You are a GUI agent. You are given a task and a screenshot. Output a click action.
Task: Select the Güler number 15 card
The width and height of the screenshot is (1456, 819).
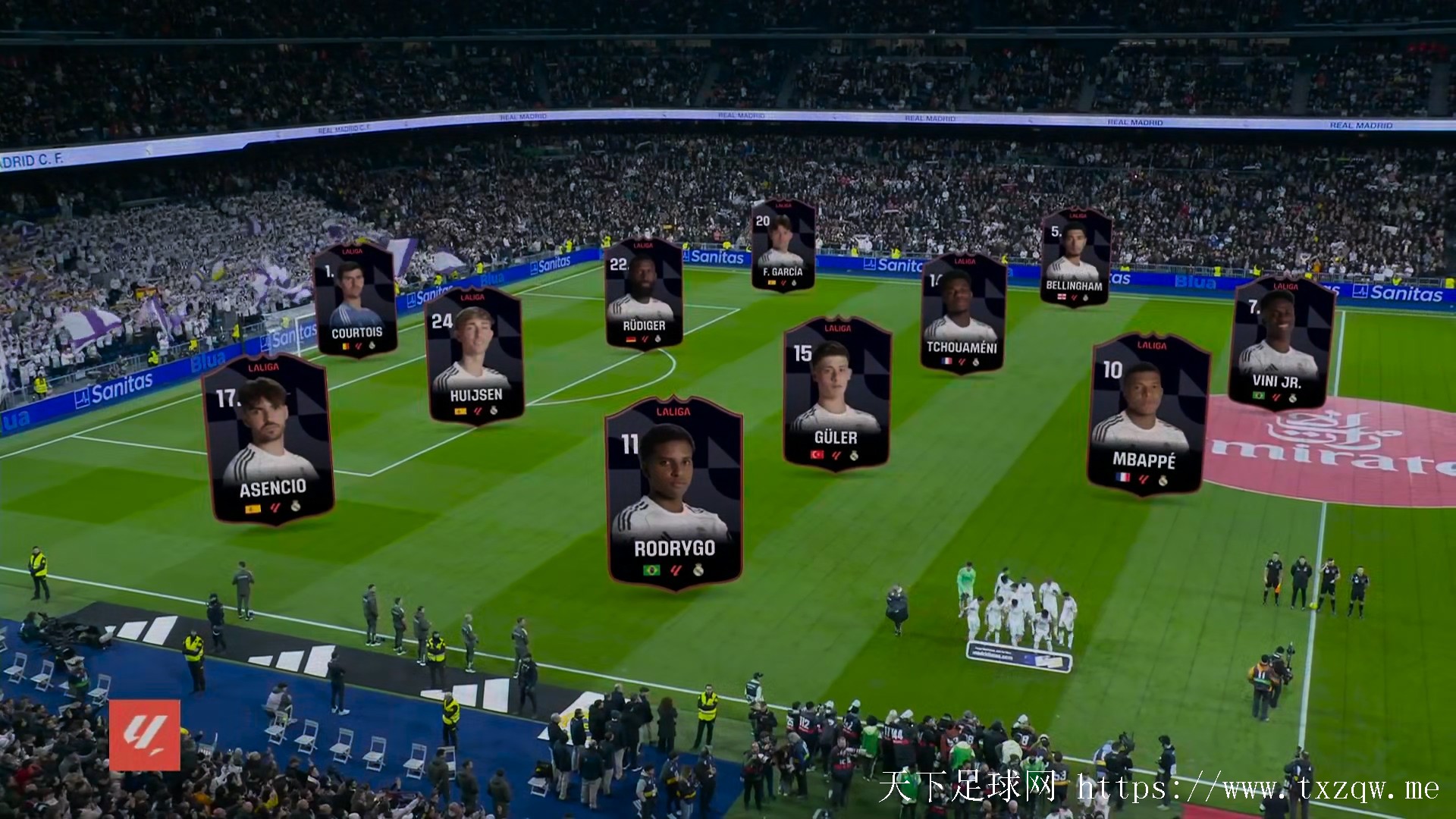(x=836, y=393)
